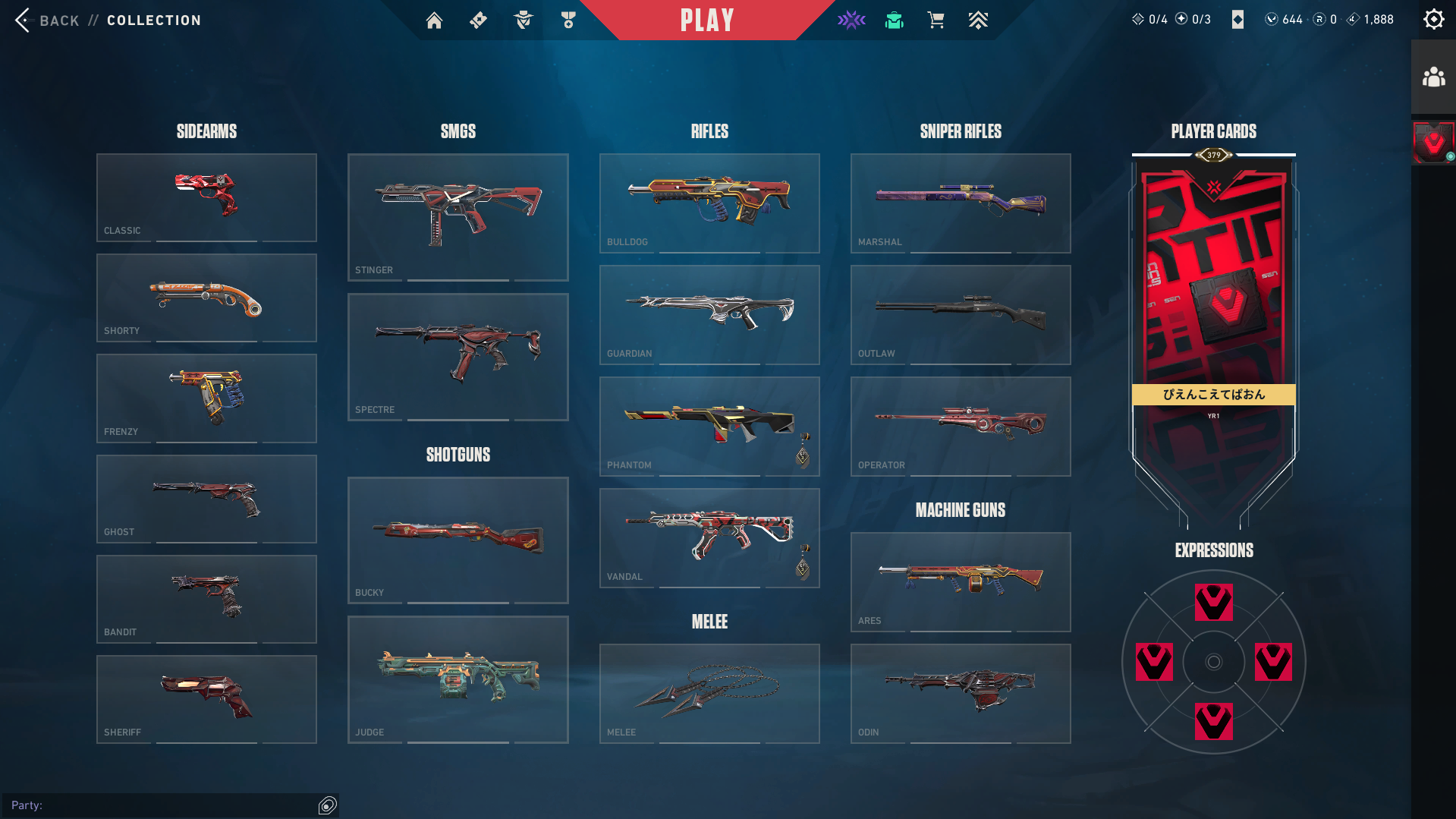Select the Marshal sniper rifle tile
The width and height of the screenshot is (1456, 819).
[961, 203]
